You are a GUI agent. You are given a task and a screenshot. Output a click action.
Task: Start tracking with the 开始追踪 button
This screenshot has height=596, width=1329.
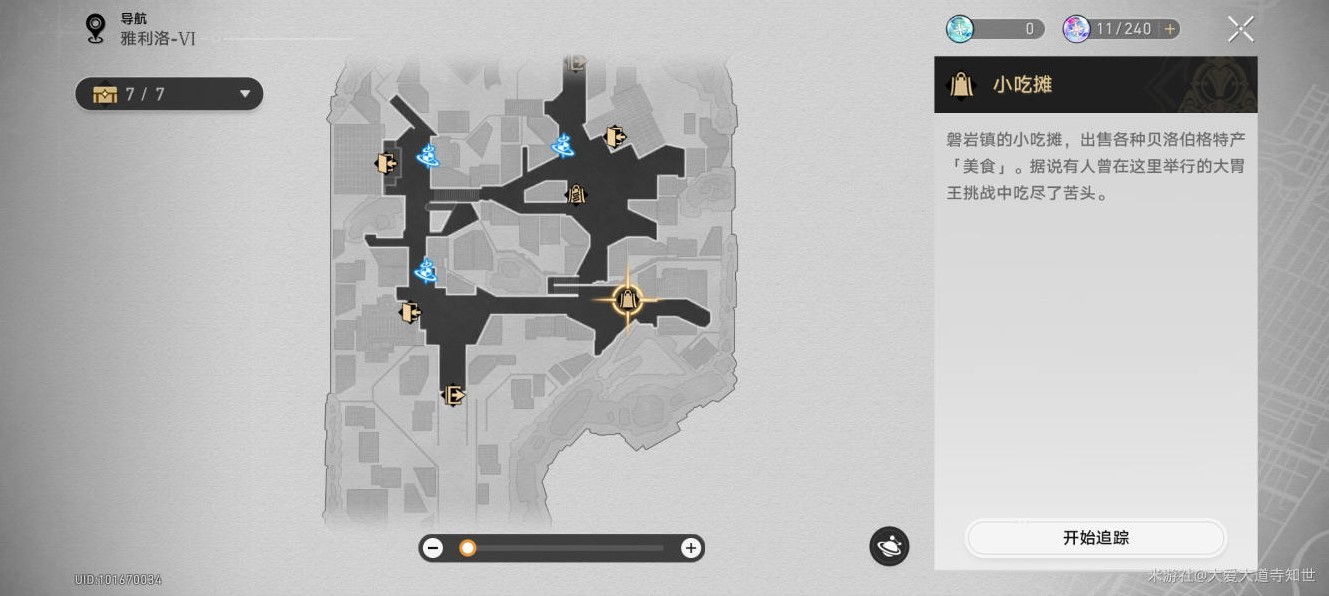[1095, 538]
